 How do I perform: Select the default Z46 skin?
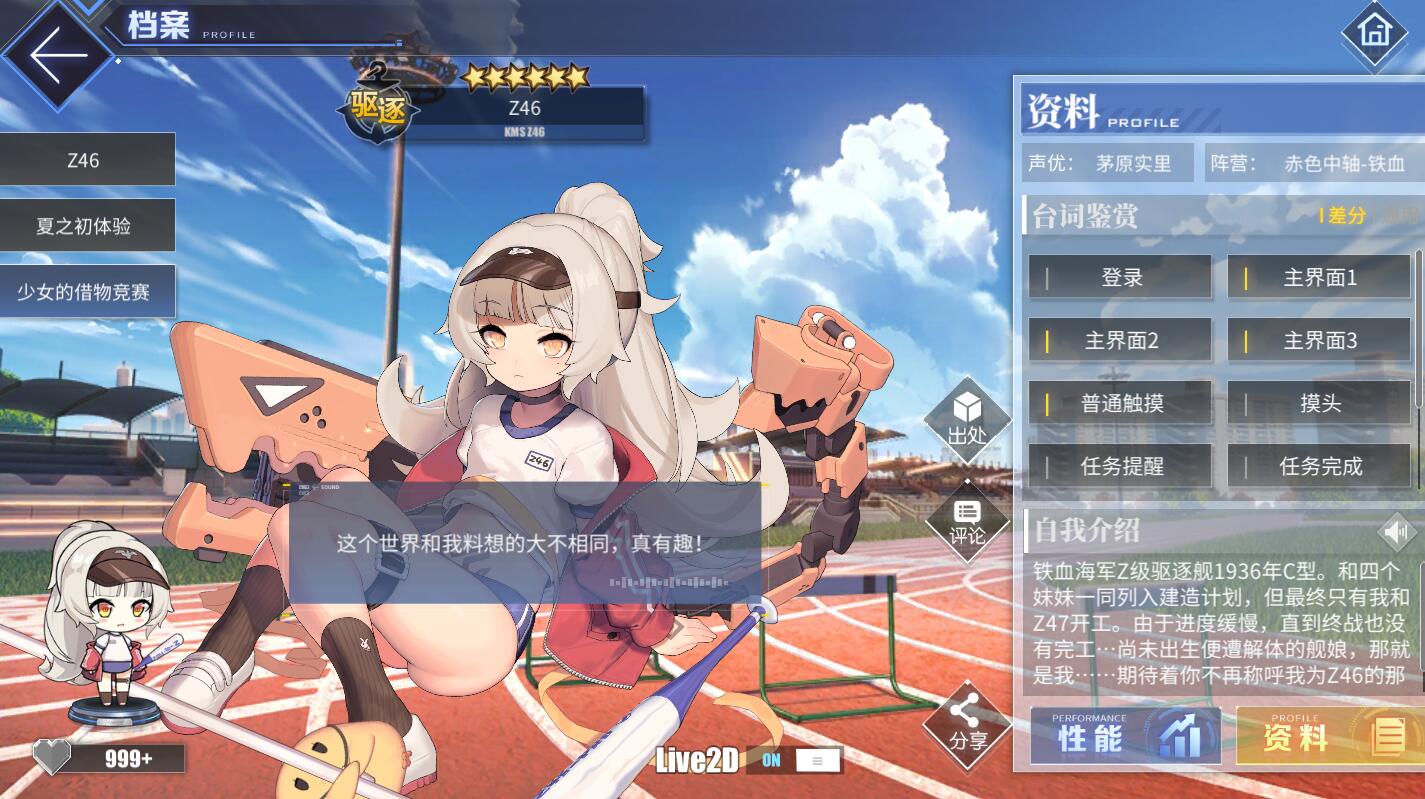[x=87, y=160]
